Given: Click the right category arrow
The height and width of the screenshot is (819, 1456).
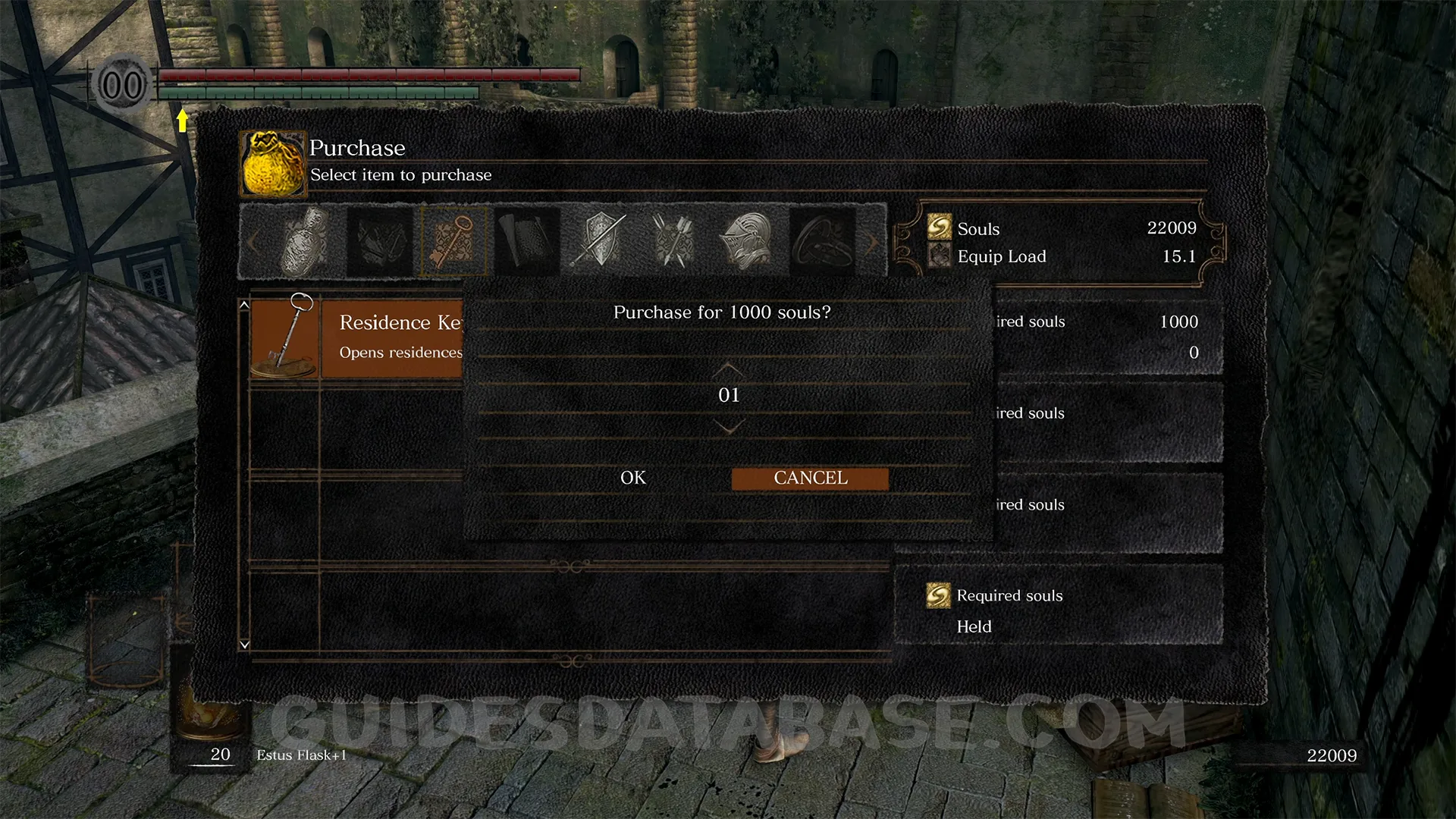Looking at the screenshot, I should [x=872, y=243].
